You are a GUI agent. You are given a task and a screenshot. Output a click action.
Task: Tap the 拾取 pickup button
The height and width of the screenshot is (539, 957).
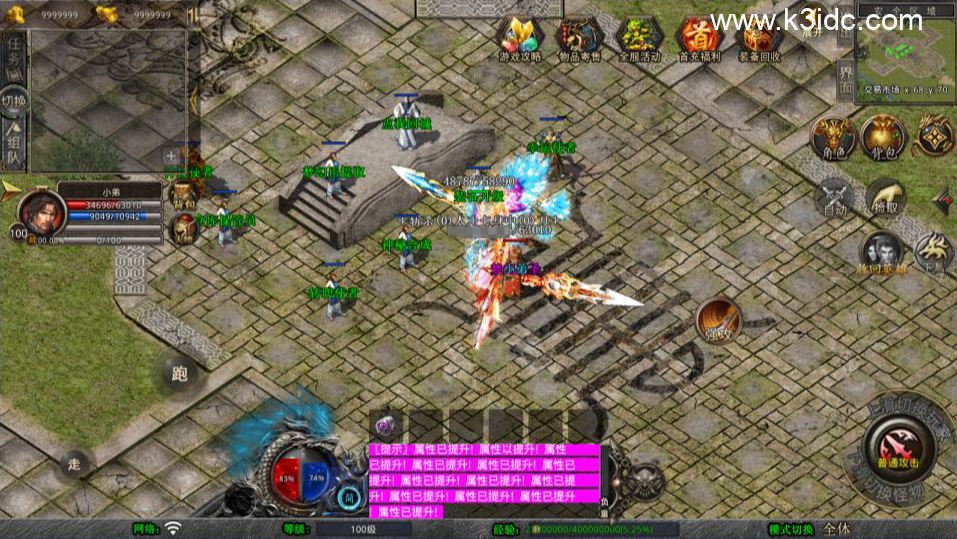tap(884, 197)
